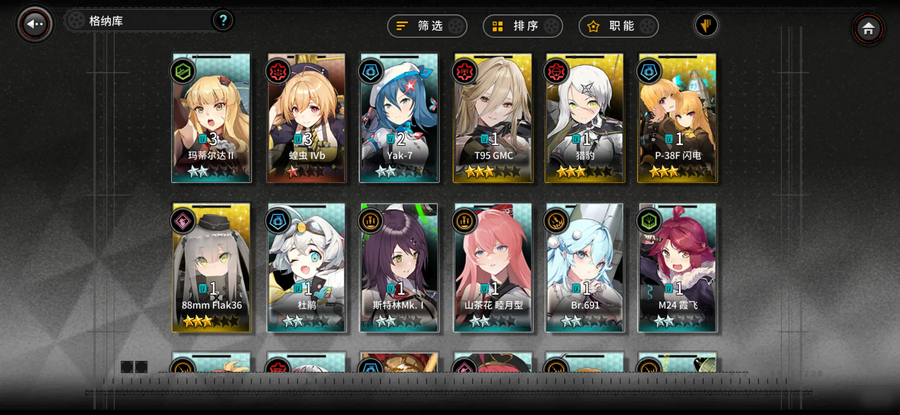Open the 排序 sort options
The height and width of the screenshot is (415, 900).
(522, 26)
